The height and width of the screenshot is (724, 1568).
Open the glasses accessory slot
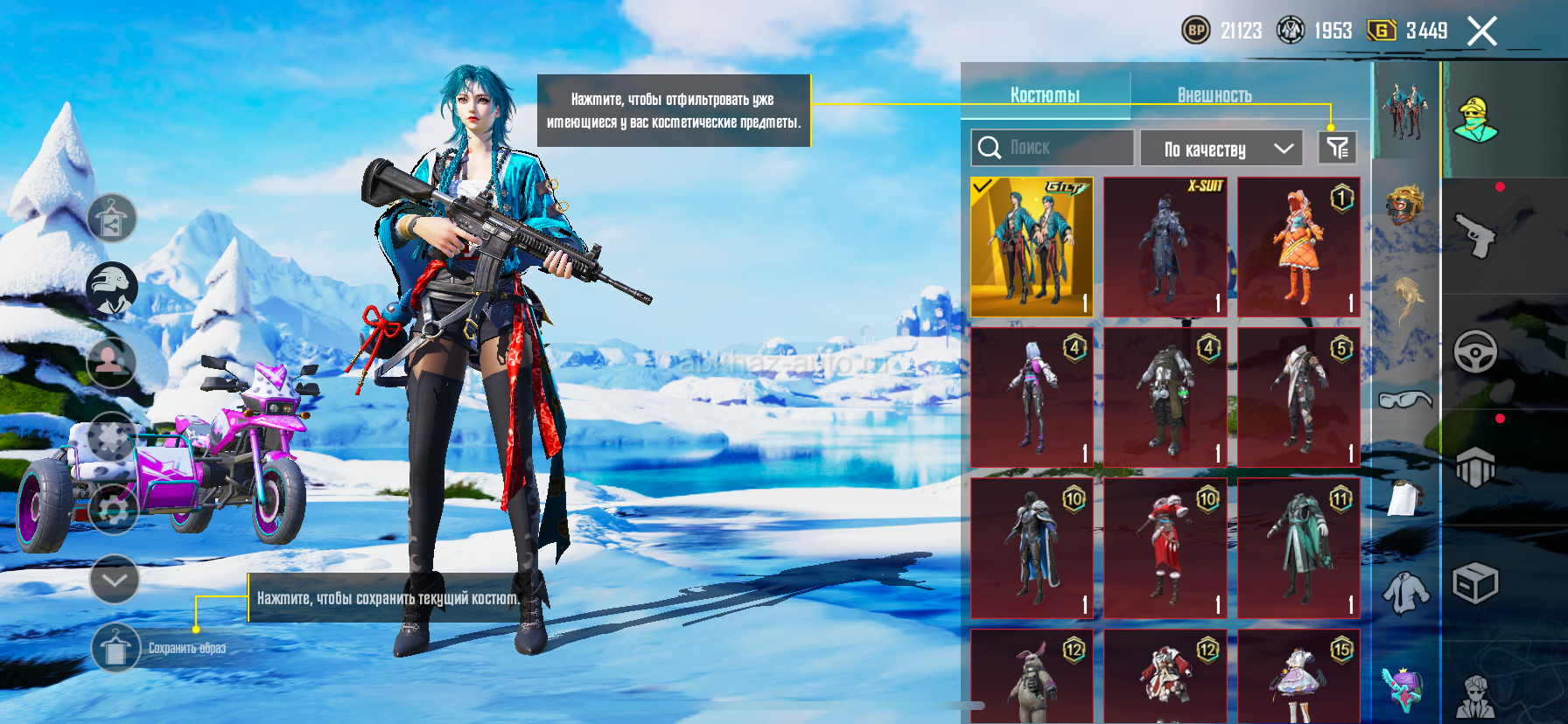(x=1405, y=400)
